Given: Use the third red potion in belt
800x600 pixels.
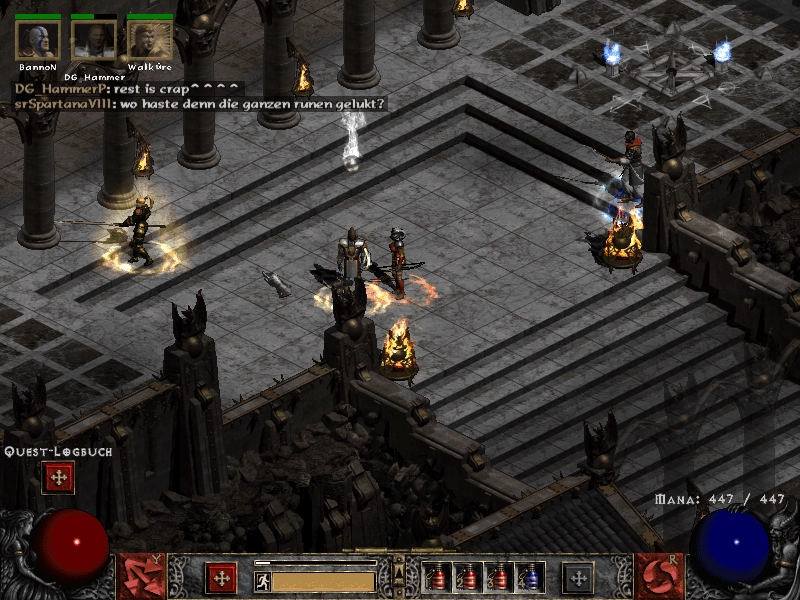Looking at the screenshot, I should coord(498,577).
